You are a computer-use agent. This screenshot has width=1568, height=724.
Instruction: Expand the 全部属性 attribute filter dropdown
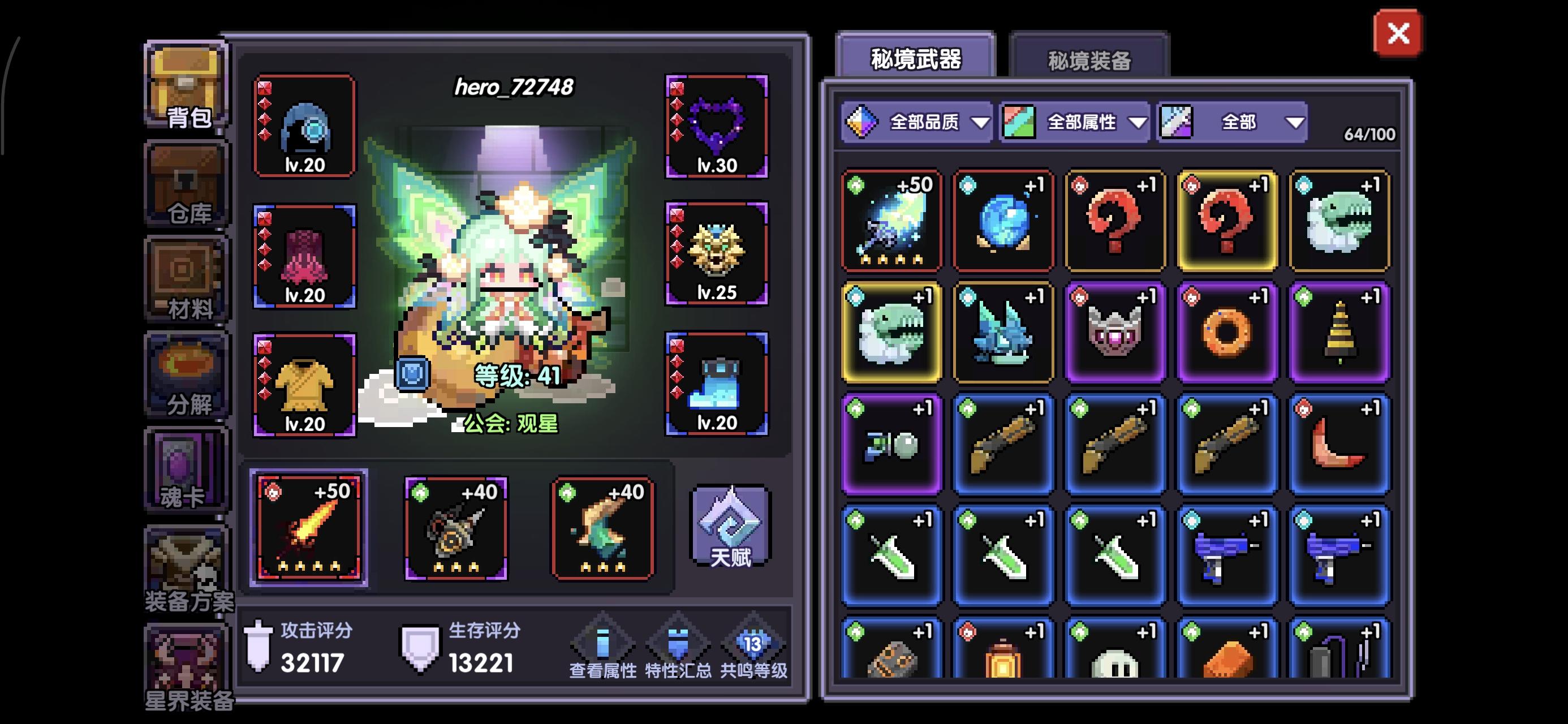click(1074, 122)
